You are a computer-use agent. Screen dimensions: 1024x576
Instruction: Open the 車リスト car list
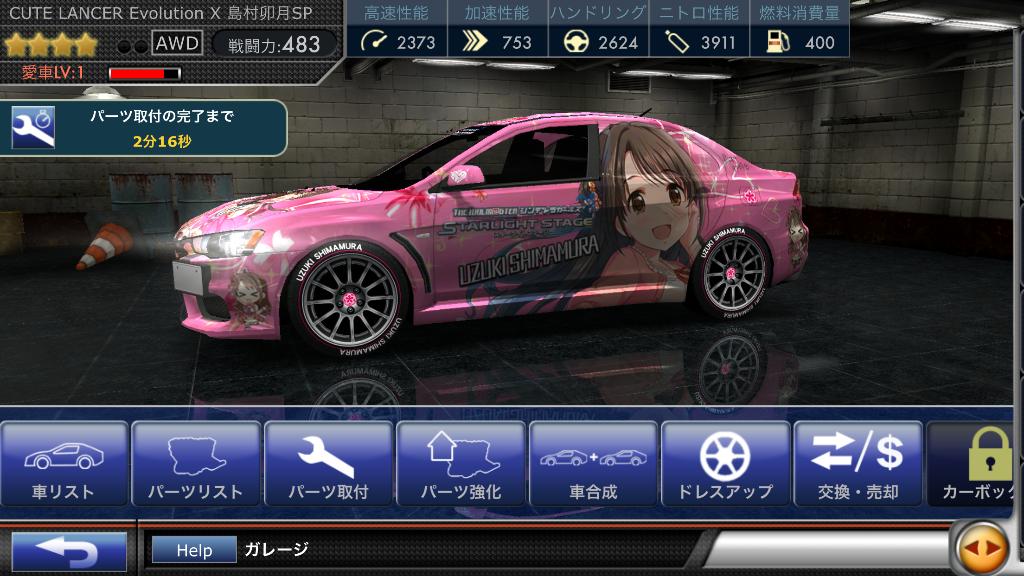click(65, 465)
